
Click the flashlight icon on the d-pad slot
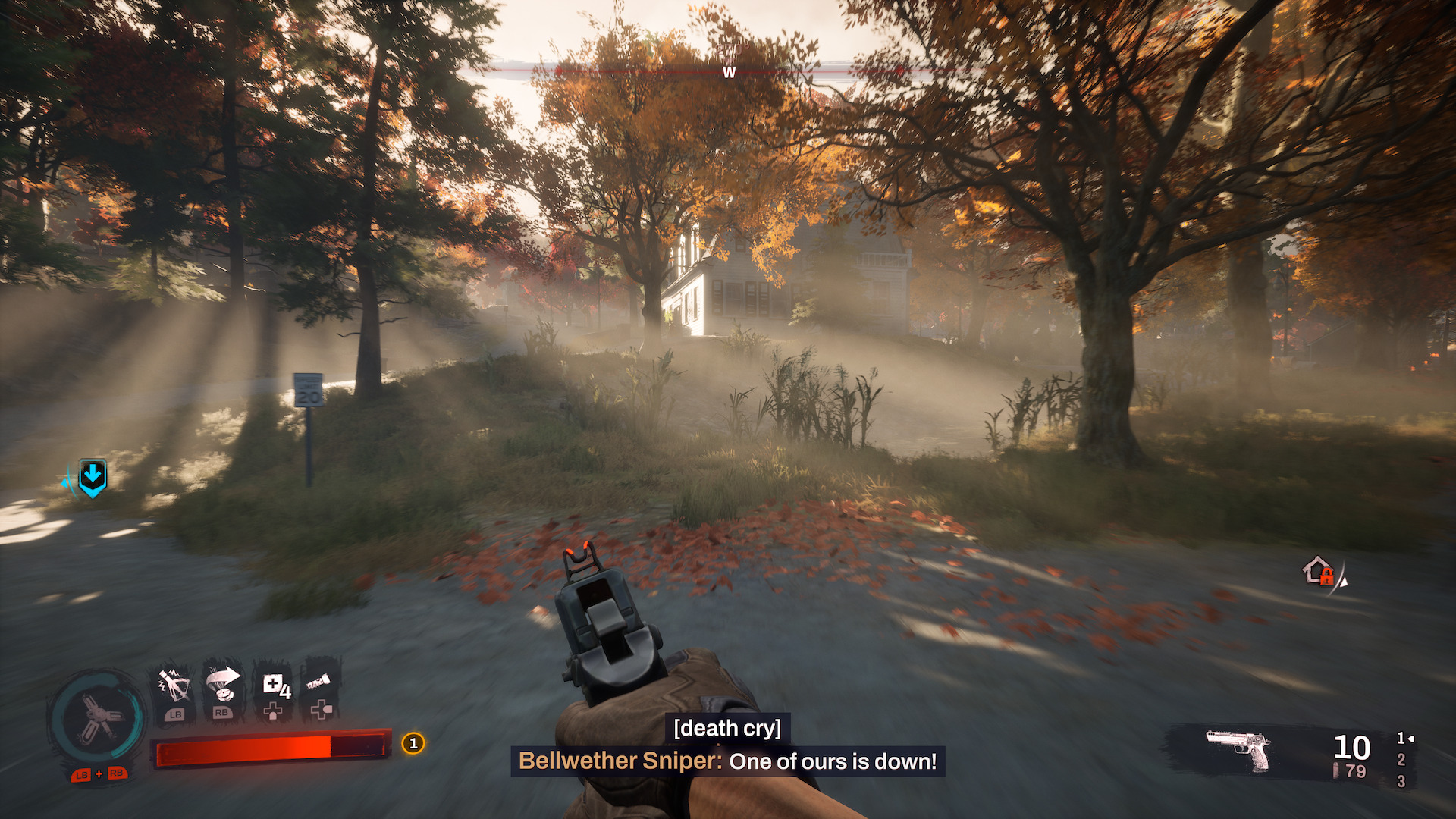(320, 682)
